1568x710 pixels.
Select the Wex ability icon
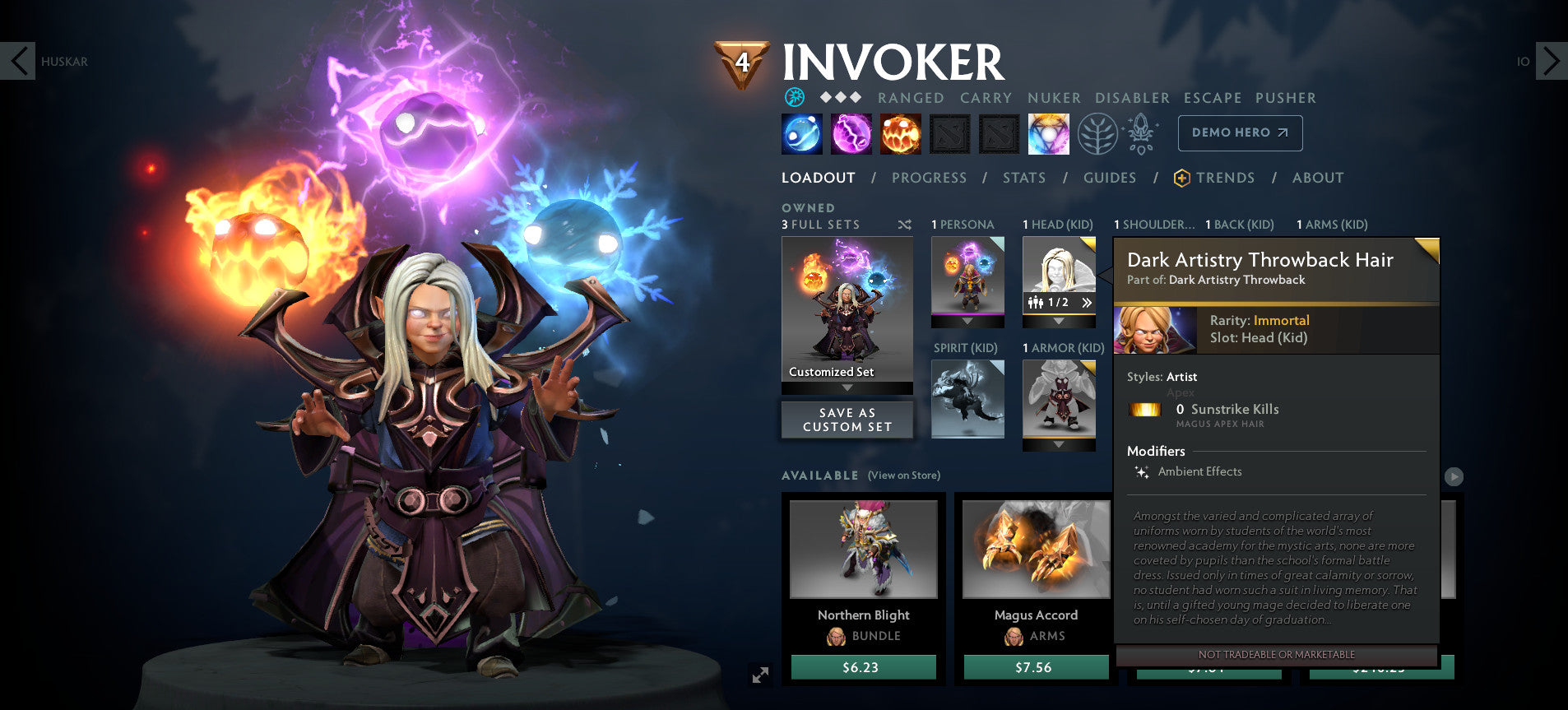click(x=852, y=133)
